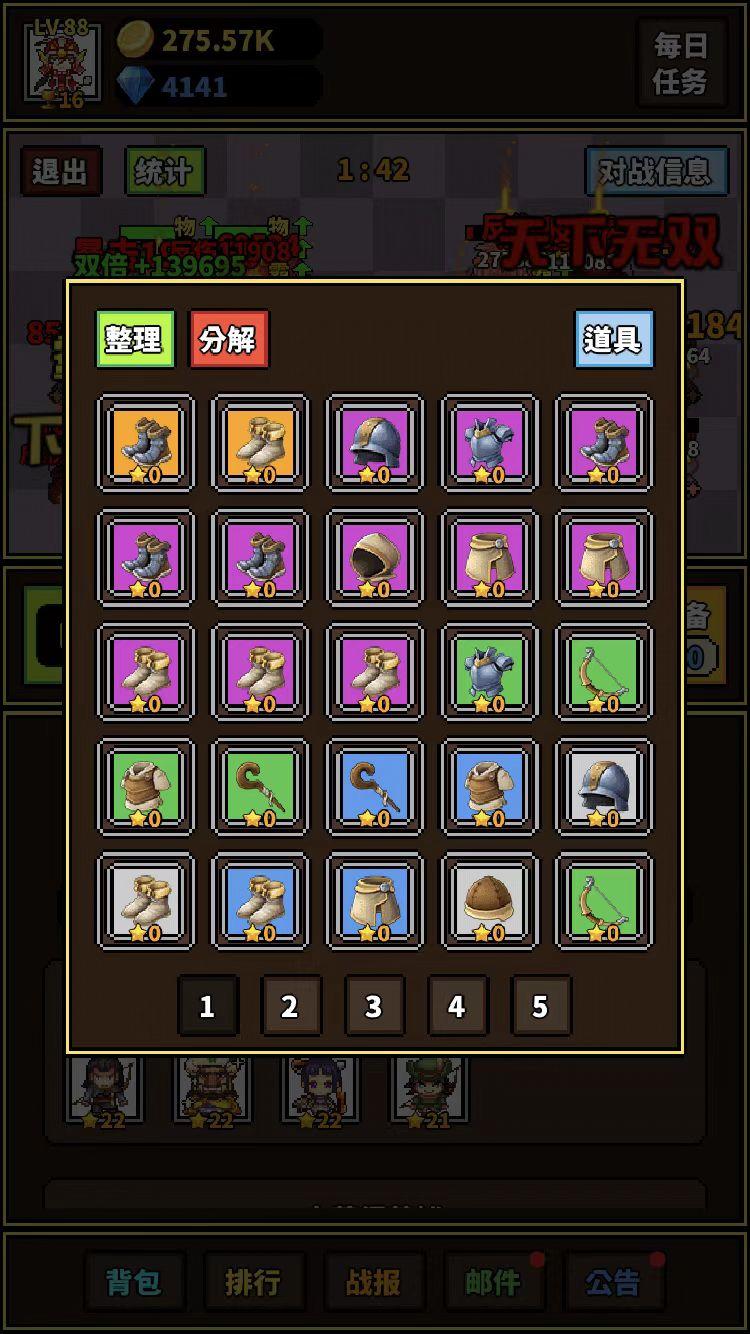This screenshot has height=1334, width=750.
Task: Choose the blue skirt armor slot
Action: 375,902
